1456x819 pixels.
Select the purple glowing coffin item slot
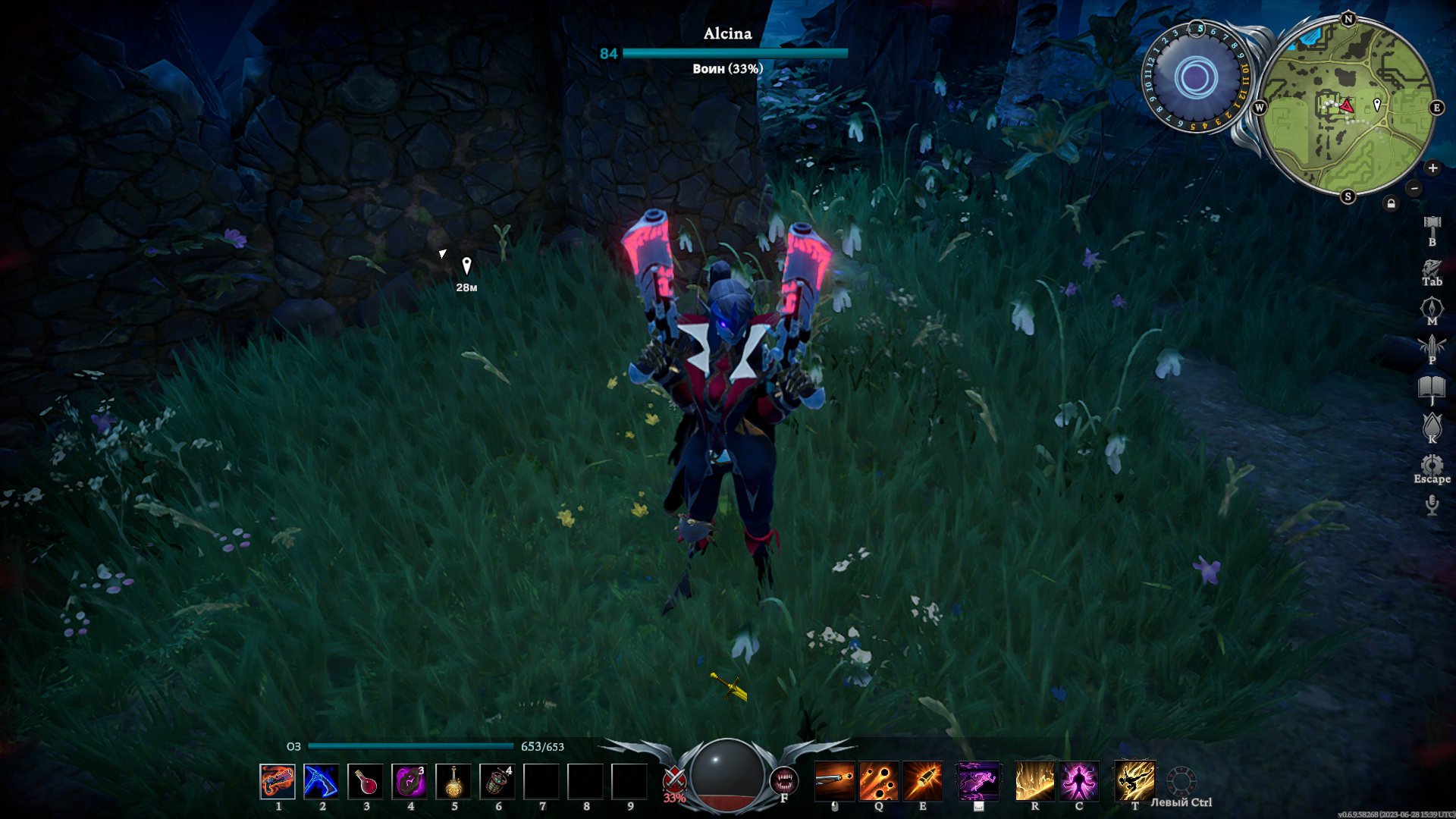[409, 781]
